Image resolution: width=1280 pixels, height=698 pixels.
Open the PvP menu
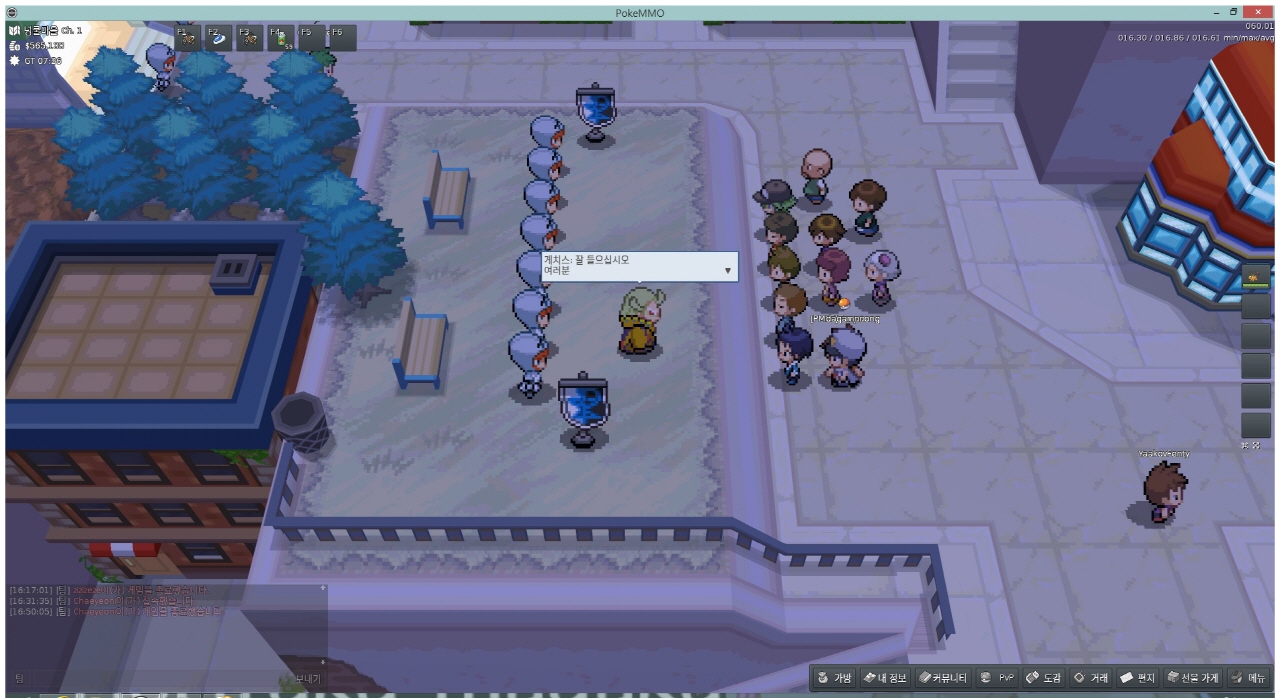click(997, 678)
